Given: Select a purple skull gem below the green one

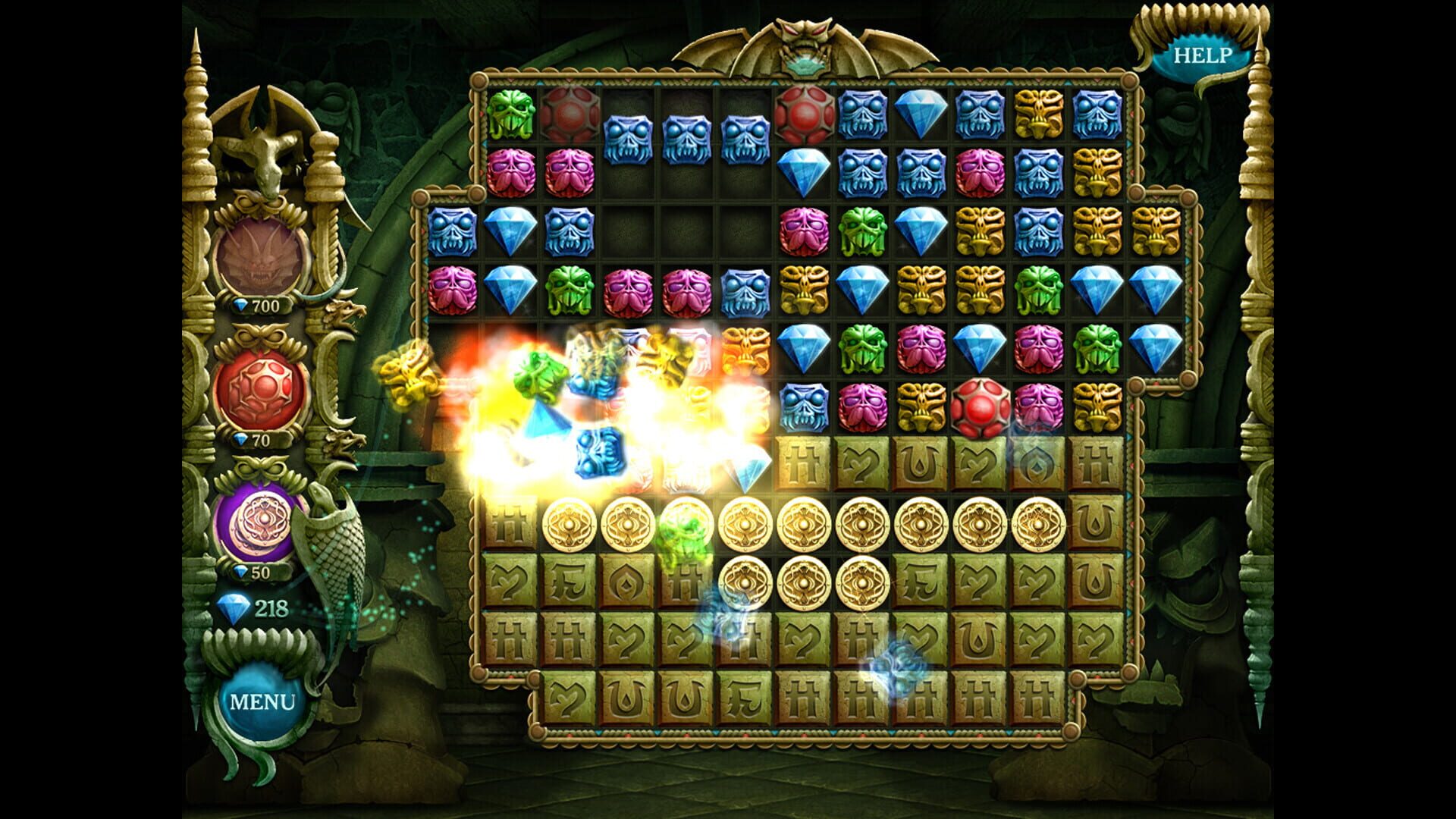Looking at the screenshot, I should tap(513, 171).
